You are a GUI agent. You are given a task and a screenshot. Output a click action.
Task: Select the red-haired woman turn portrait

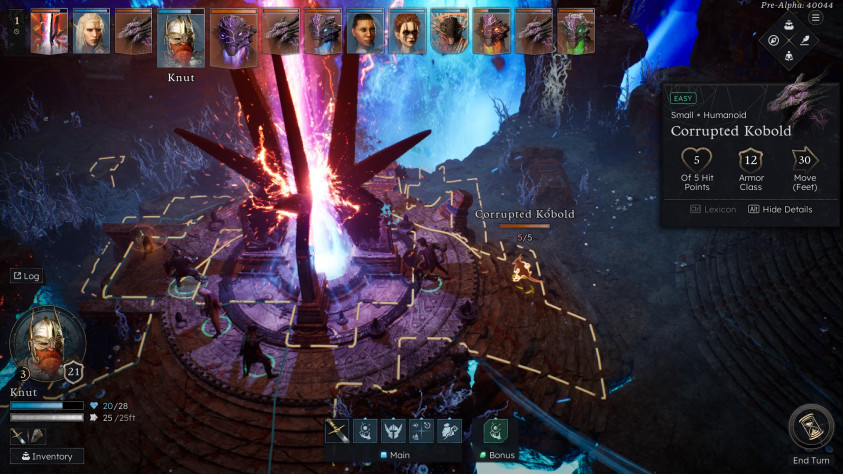(x=408, y=31)
